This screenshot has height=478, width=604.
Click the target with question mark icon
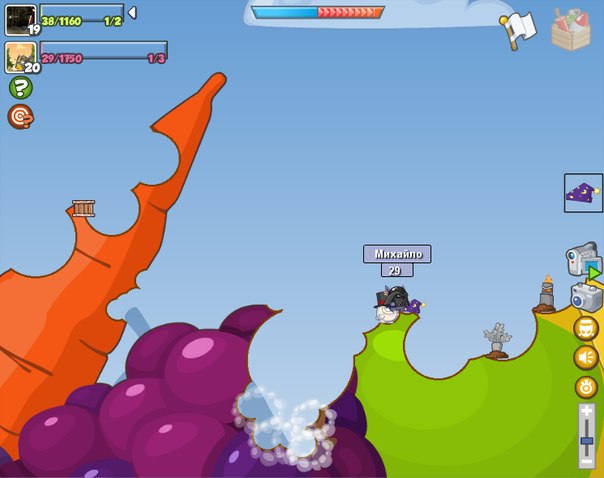point(21,117)
